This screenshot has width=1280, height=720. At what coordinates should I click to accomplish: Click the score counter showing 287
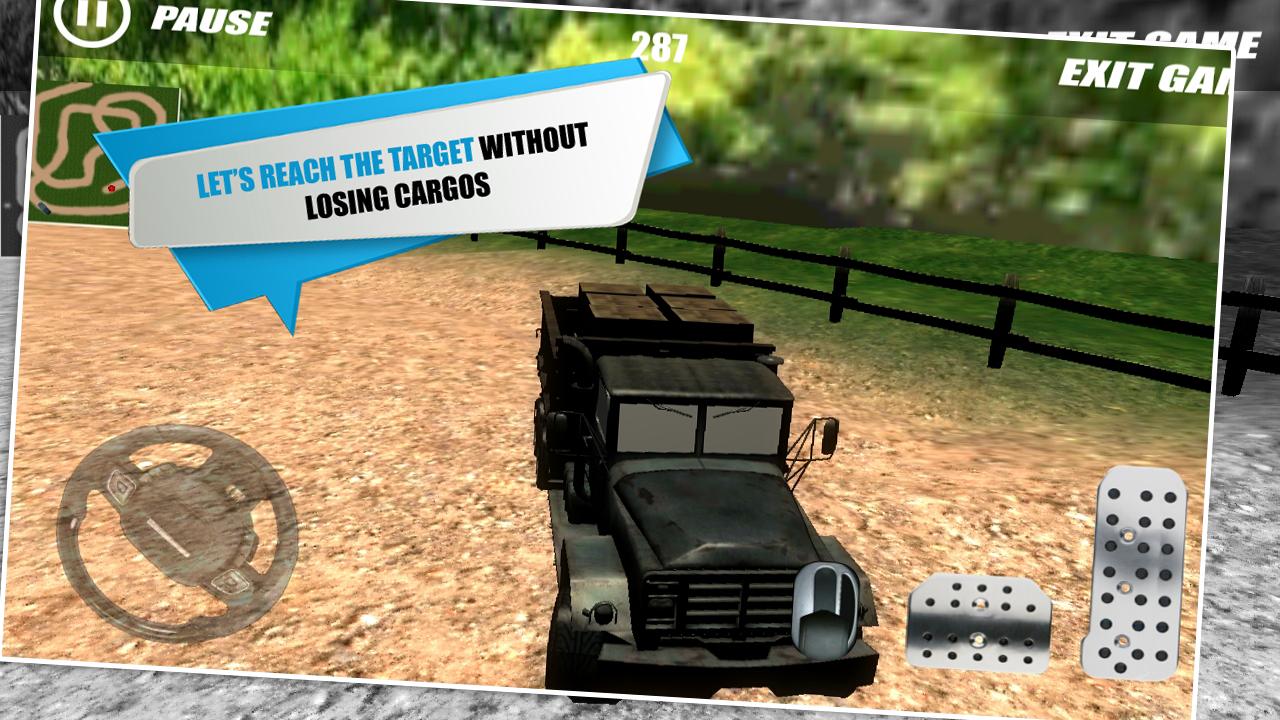pos(661,43)
